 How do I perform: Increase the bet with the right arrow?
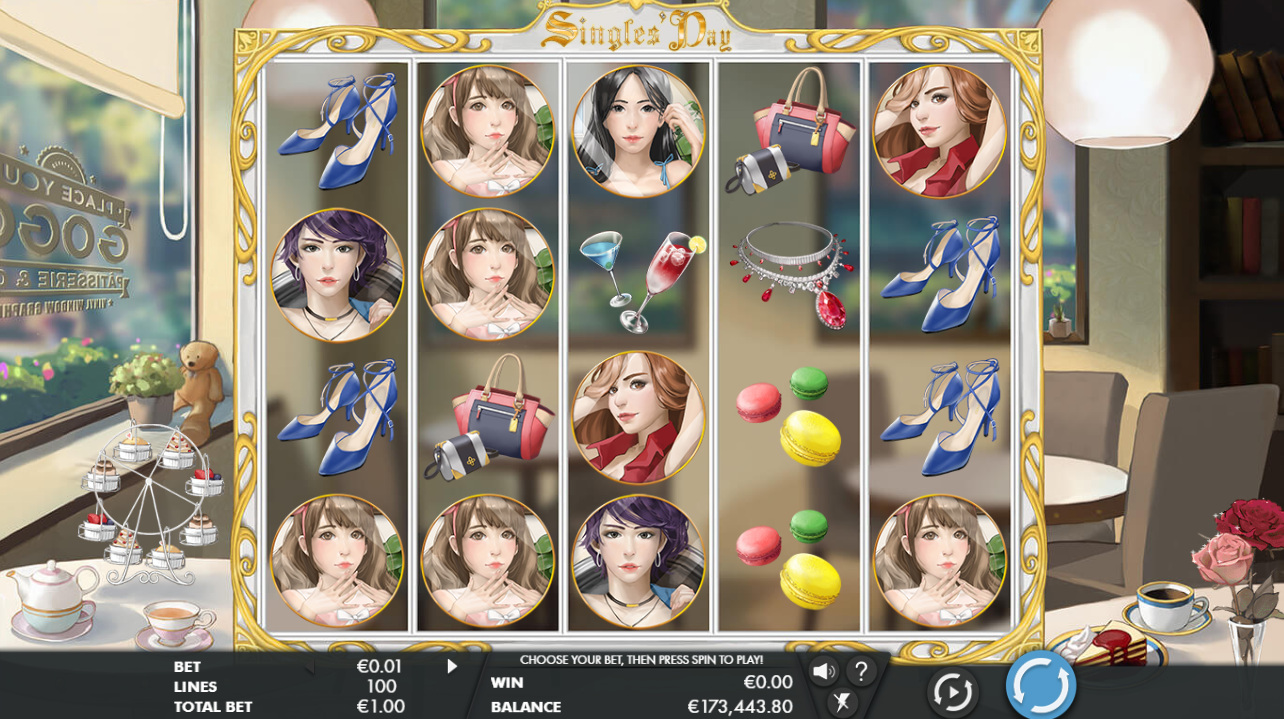point(452,666)
